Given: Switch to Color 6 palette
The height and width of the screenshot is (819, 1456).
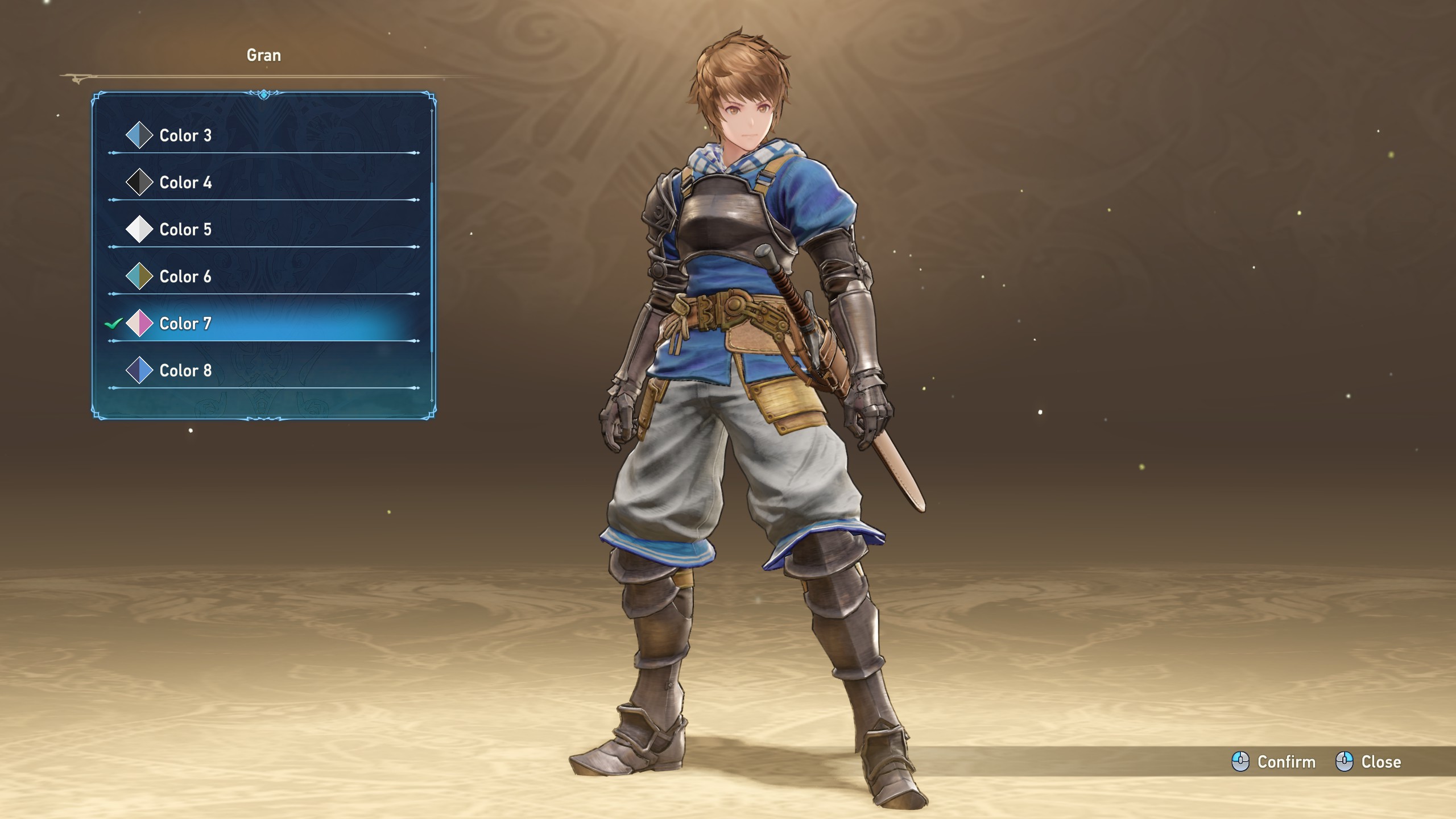Looking at the screenshot, I should click(185, 276).
